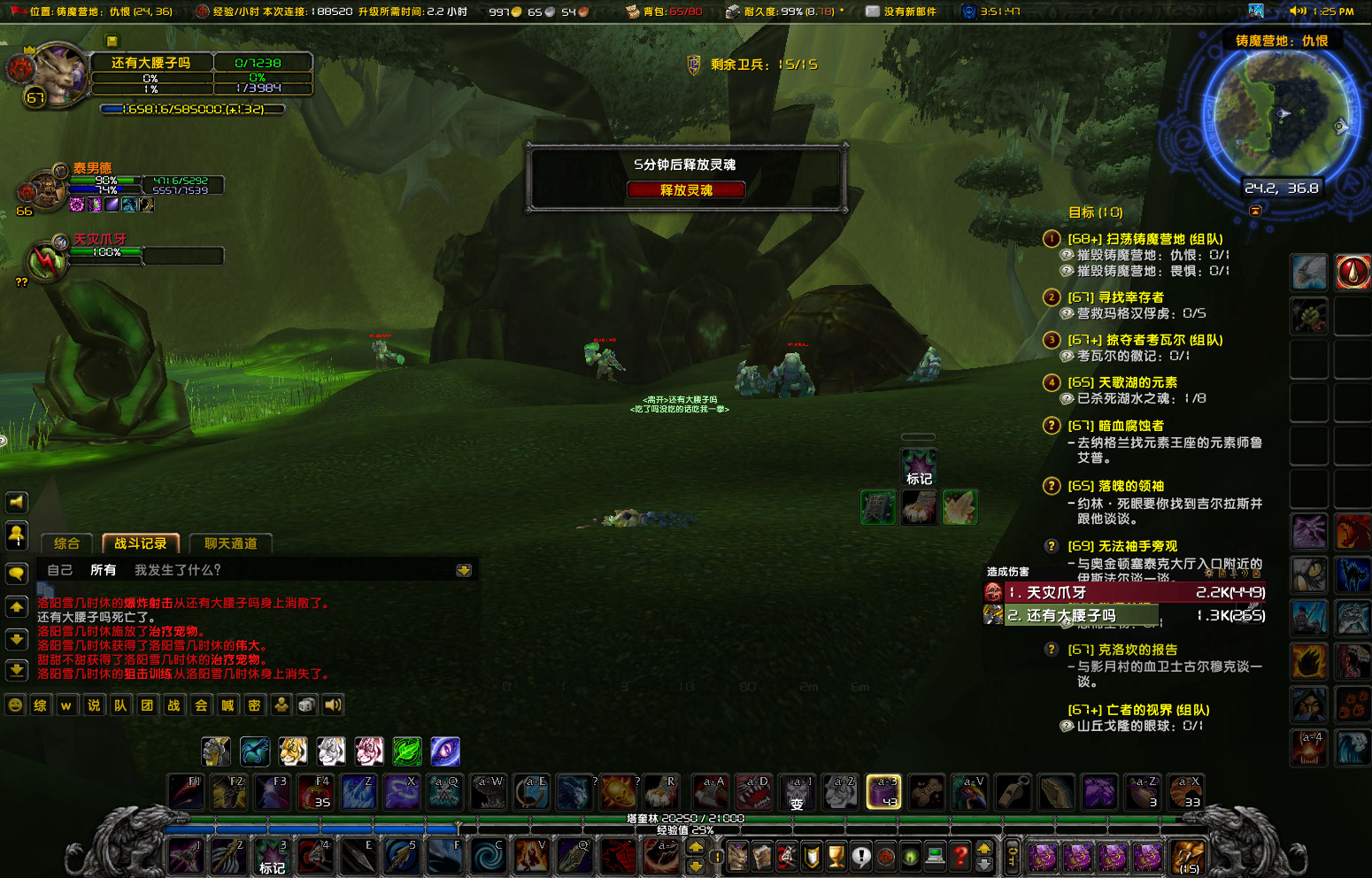
Task: Open the spellbook from the micro menu
Action: tap(763, 855)
